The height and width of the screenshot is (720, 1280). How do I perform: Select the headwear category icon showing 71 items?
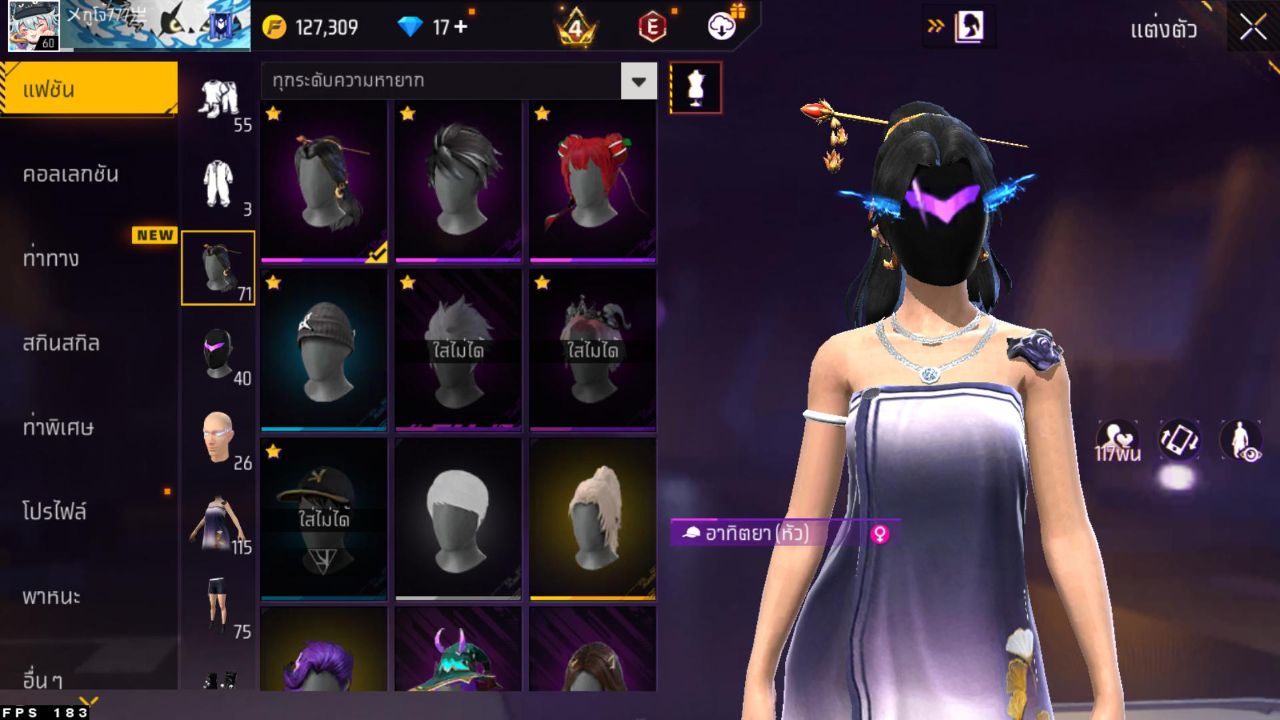point(218,262)
